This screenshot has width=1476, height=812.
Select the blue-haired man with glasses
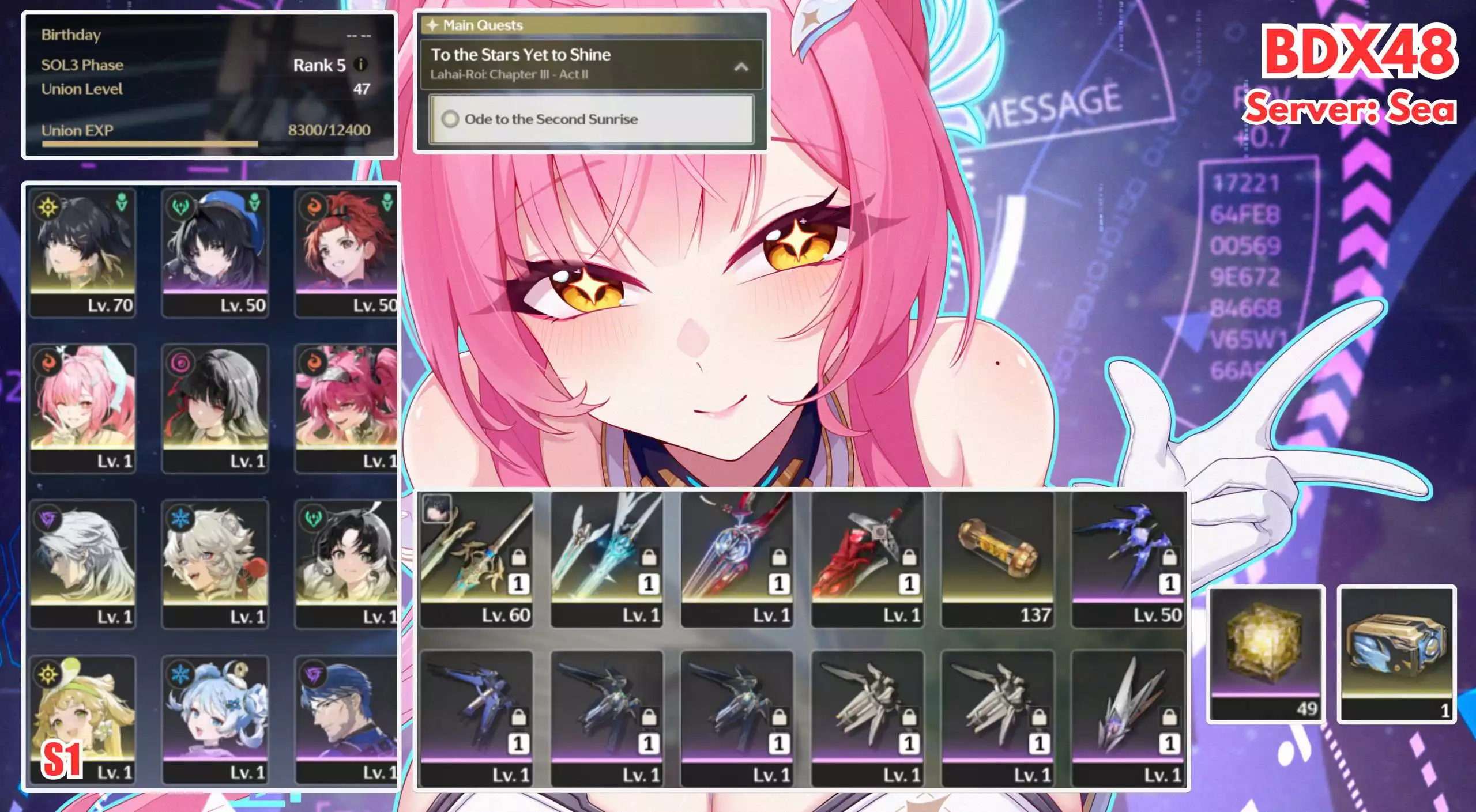[x=346, y=719]
